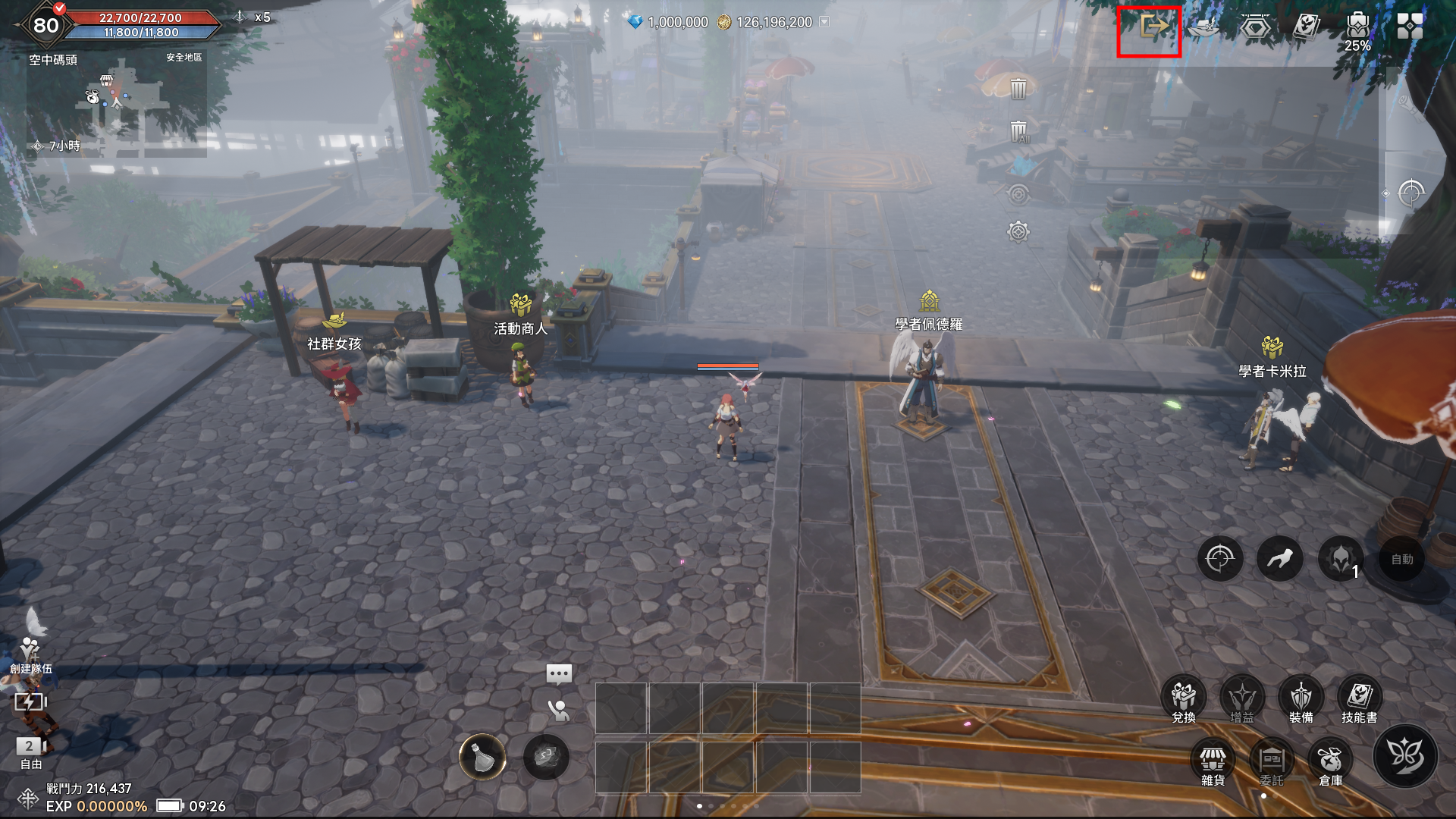Open the feathered hat icon in top bar
Image resolution: width=1456 pixels, height=819 pixels.
click(1203, 27)
